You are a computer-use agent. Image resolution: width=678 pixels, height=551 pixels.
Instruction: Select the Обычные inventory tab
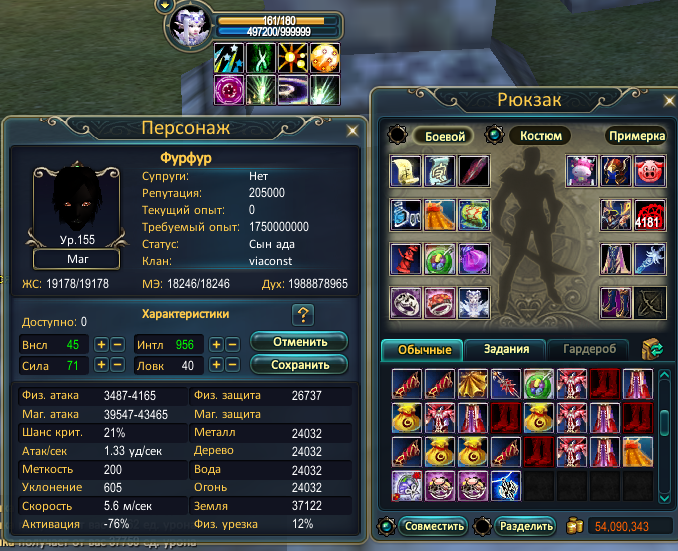click(x=423, y=349)
